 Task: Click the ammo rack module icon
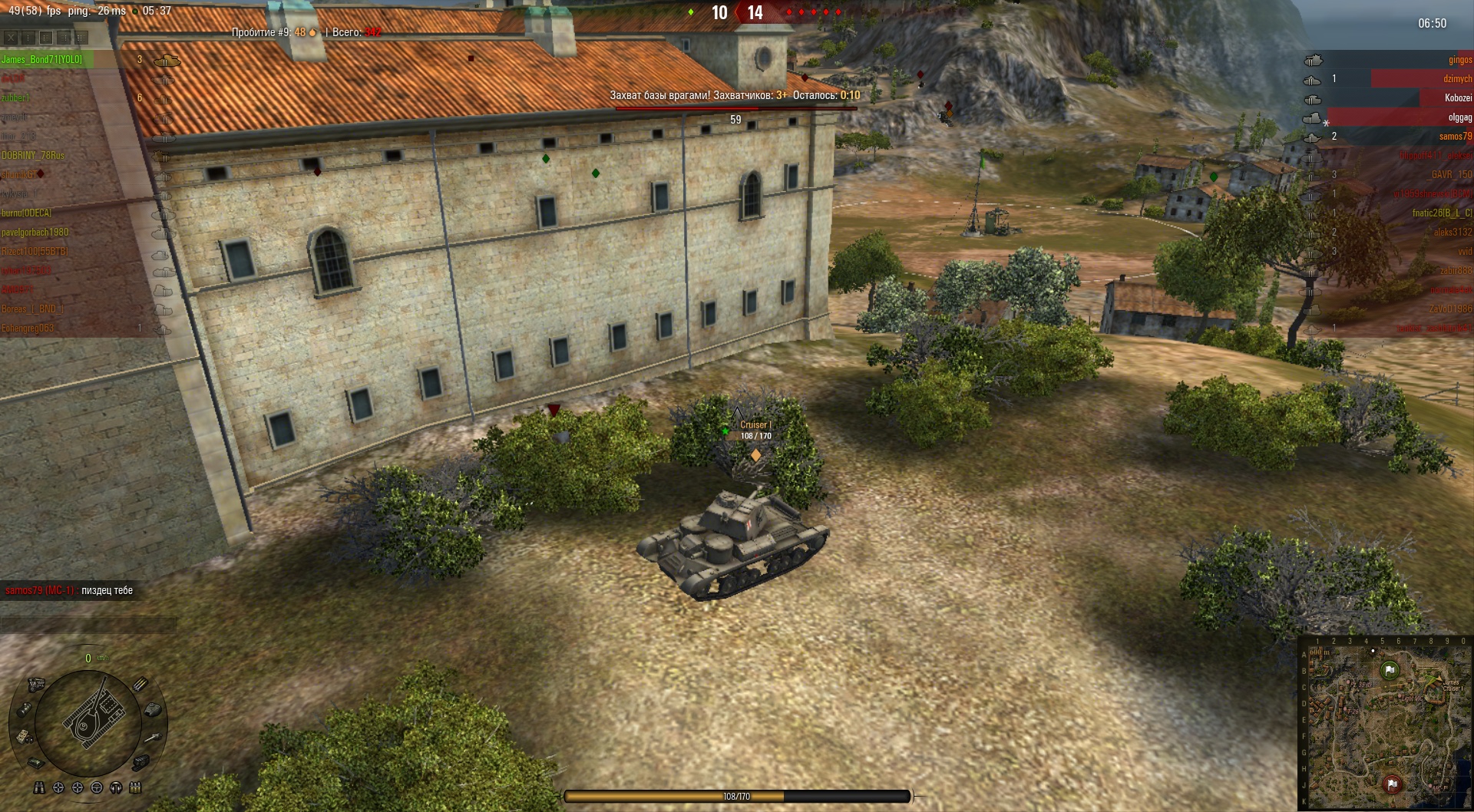tap(140, 684)
